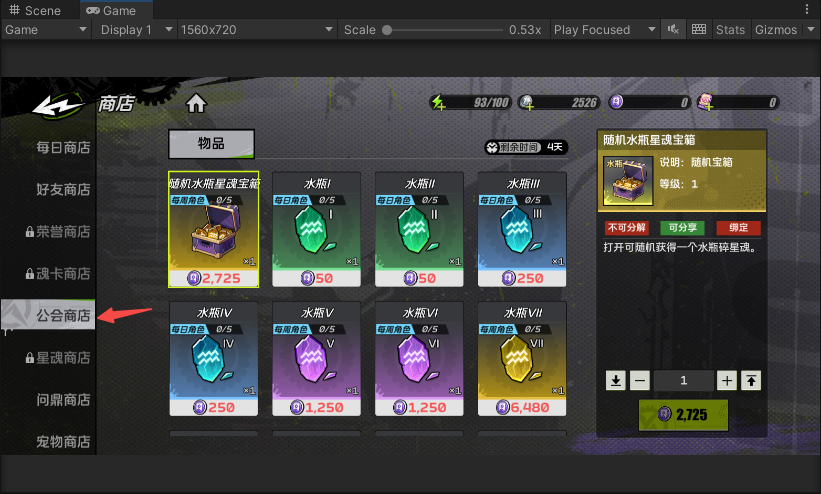821x494 pixels.
Task: Select the 水瓶I green gem item
Action: pyautogui.click(x=317, y=230)
